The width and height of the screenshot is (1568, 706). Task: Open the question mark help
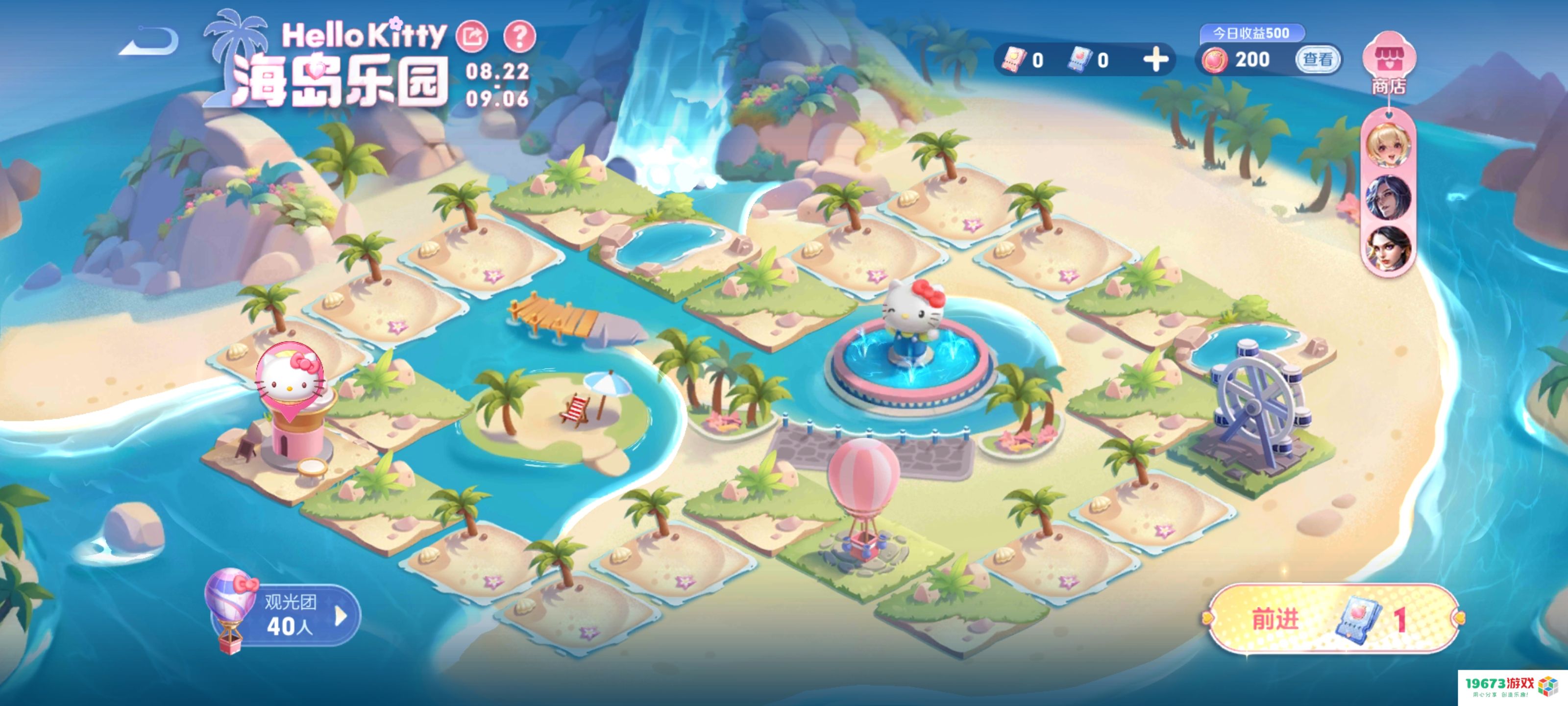[x=519, y=36]
